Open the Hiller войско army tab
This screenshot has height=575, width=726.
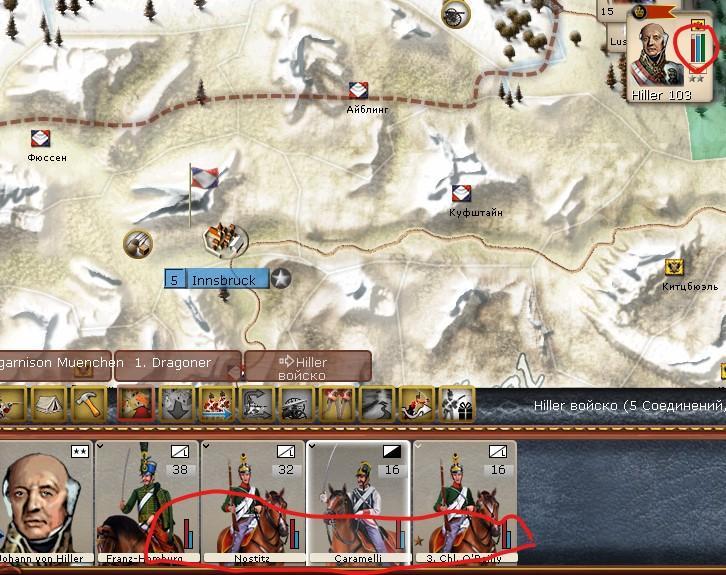click(308, 366)
